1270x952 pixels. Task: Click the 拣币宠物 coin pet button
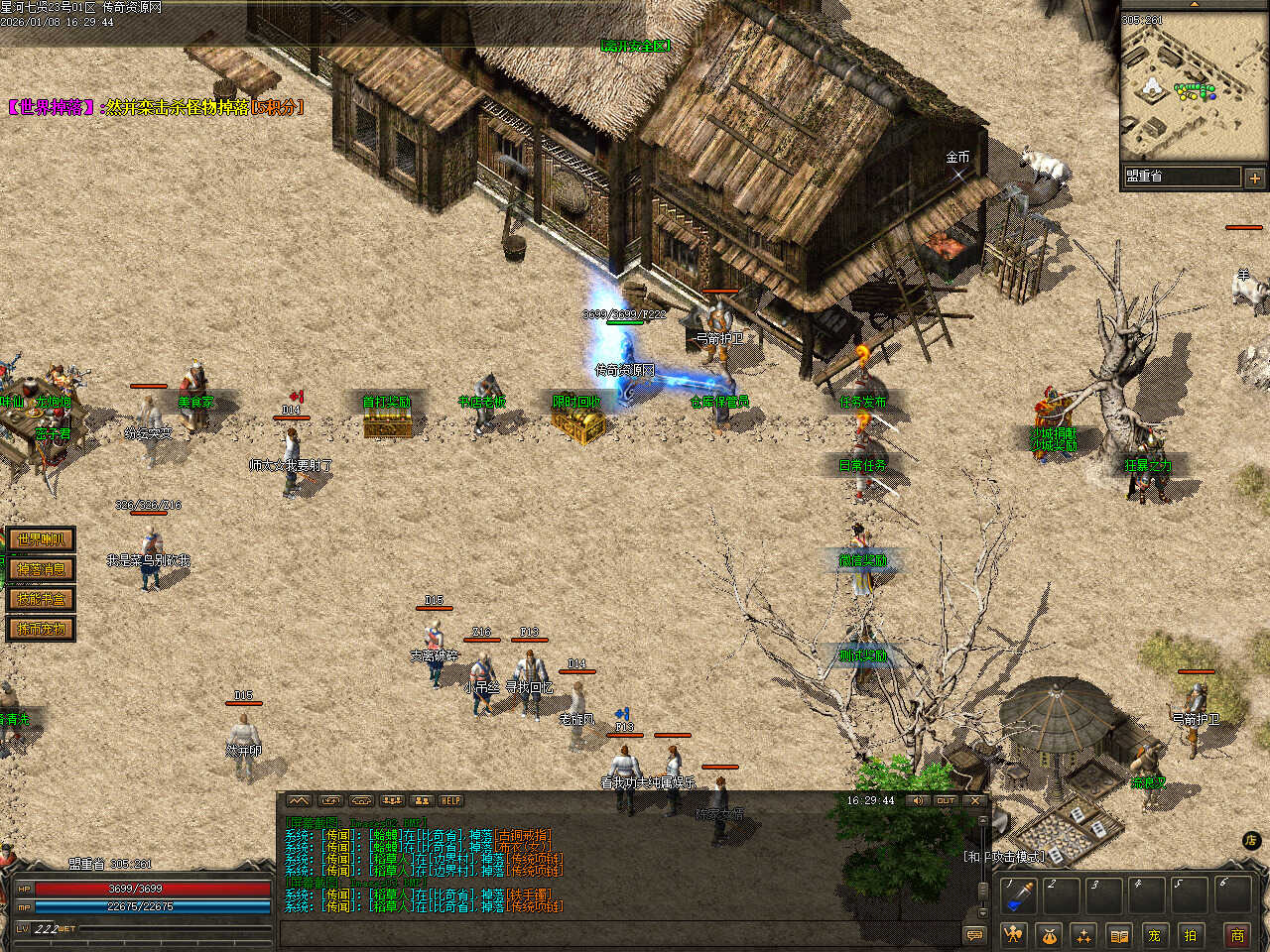[x=41, y=629]
